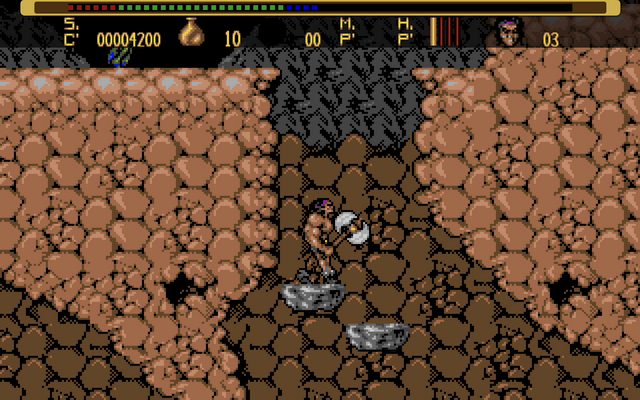Click the gold pot icon
The image size is (640, 400).
click(193, 33)
